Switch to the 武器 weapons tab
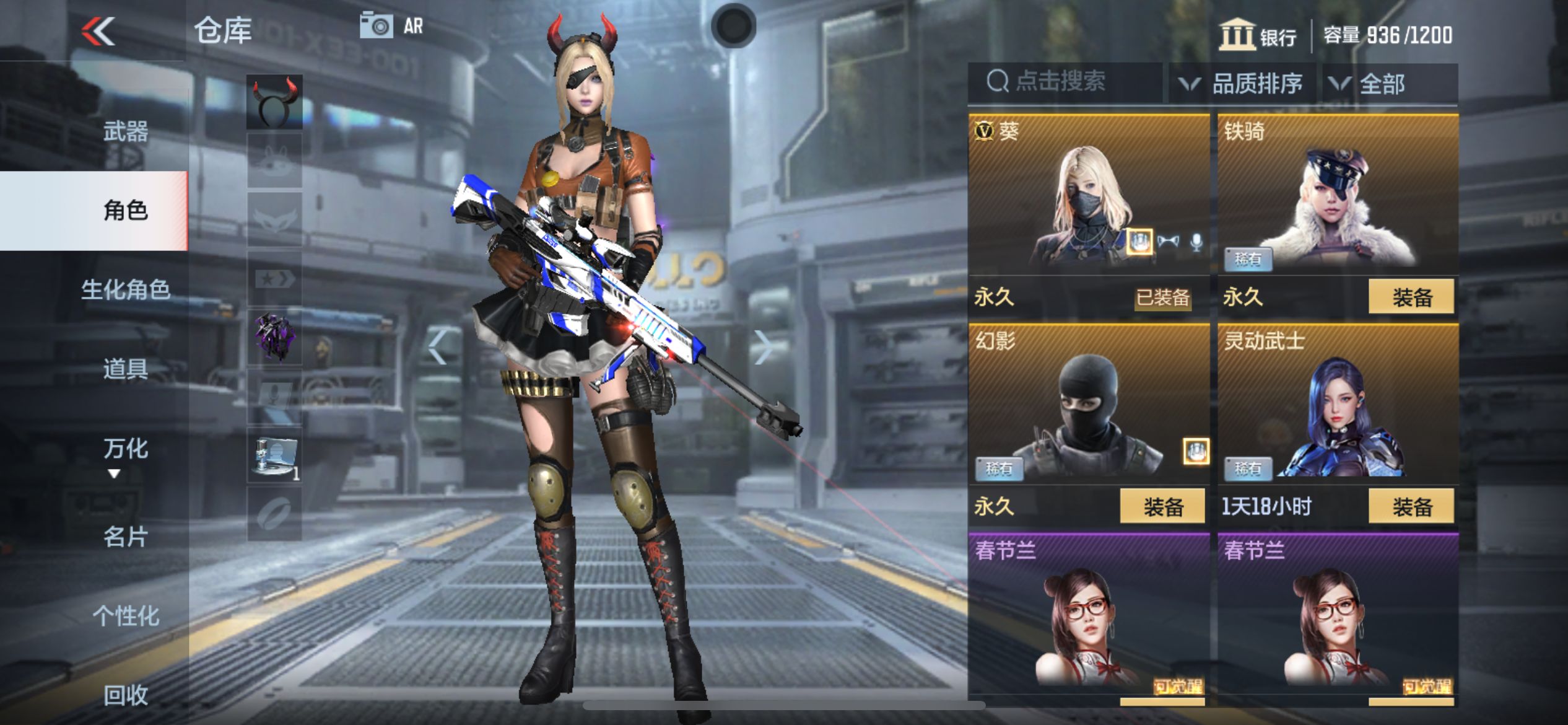Viewport: 1568px width, 725px height. click(125, 131)
